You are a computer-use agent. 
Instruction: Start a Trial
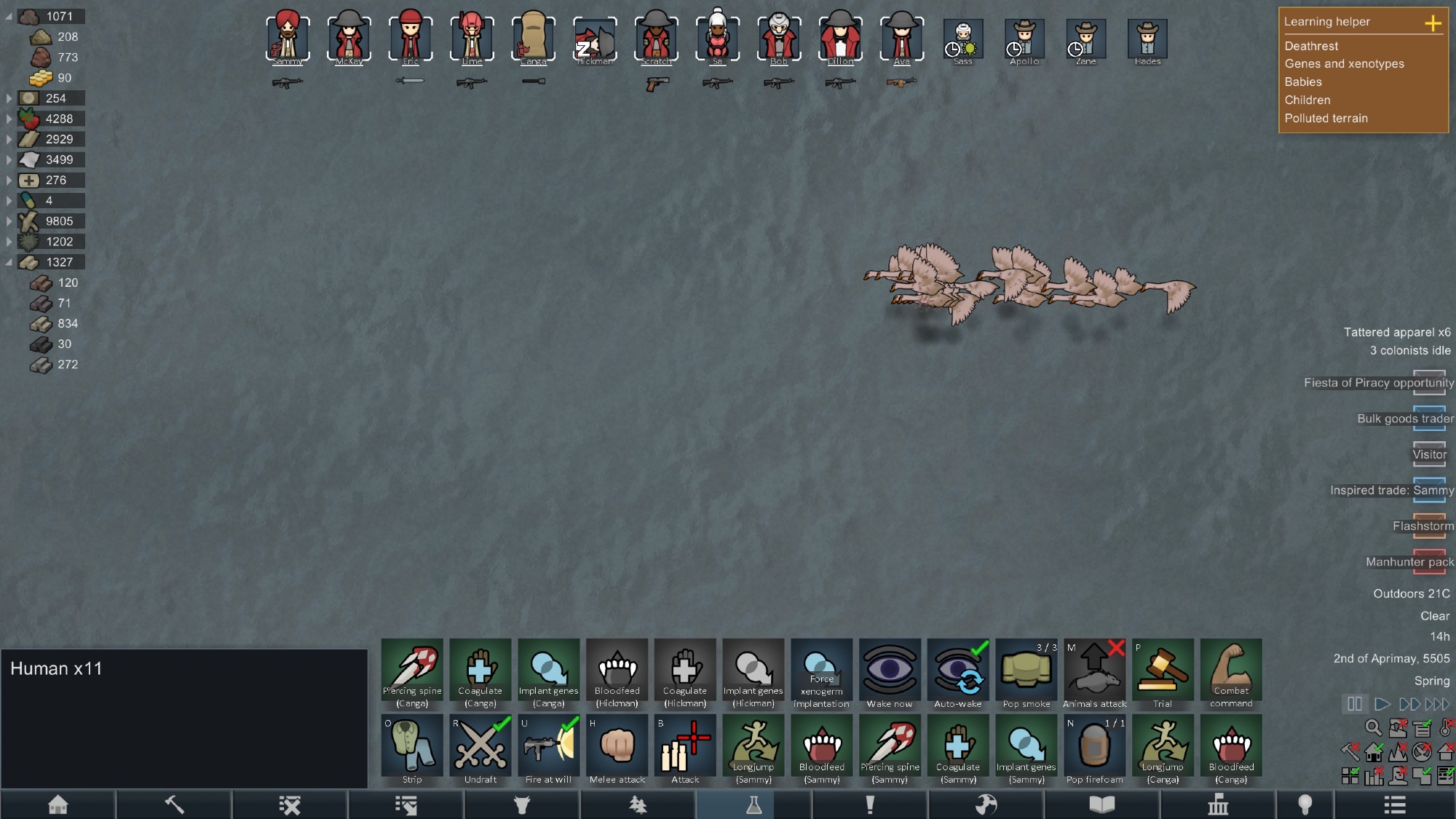(x=1163, y=673)
